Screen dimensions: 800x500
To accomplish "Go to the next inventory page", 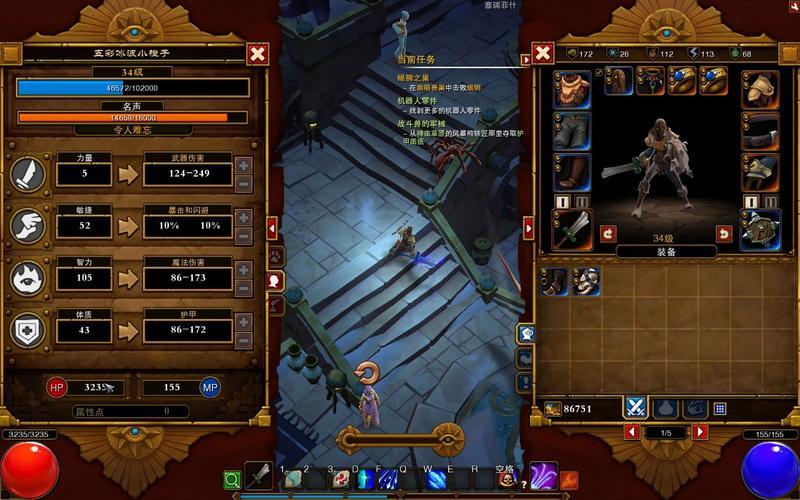I will pyautogui.click(x=700, y=431).
